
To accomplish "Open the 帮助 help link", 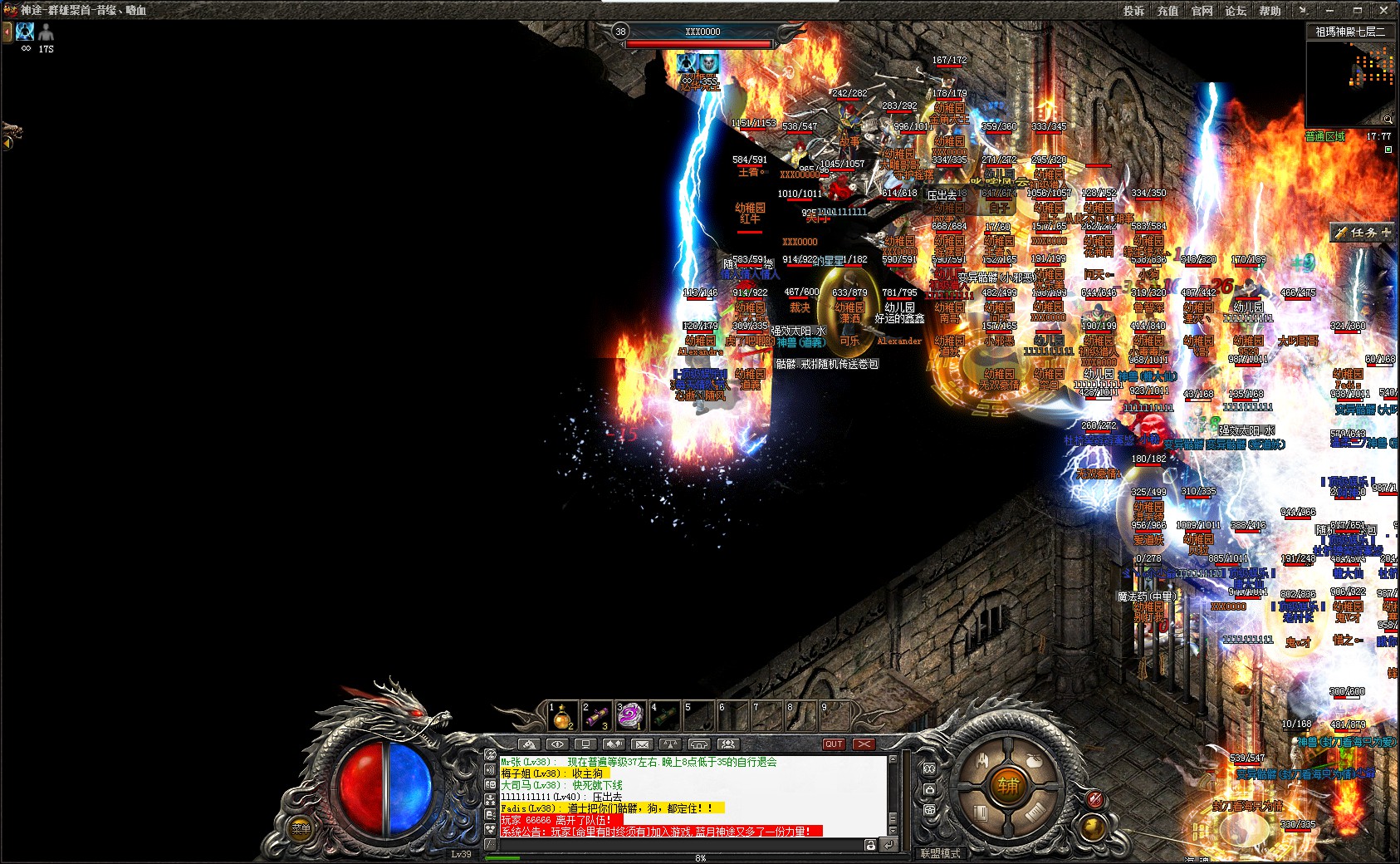I will click(x=1270, y=11).
